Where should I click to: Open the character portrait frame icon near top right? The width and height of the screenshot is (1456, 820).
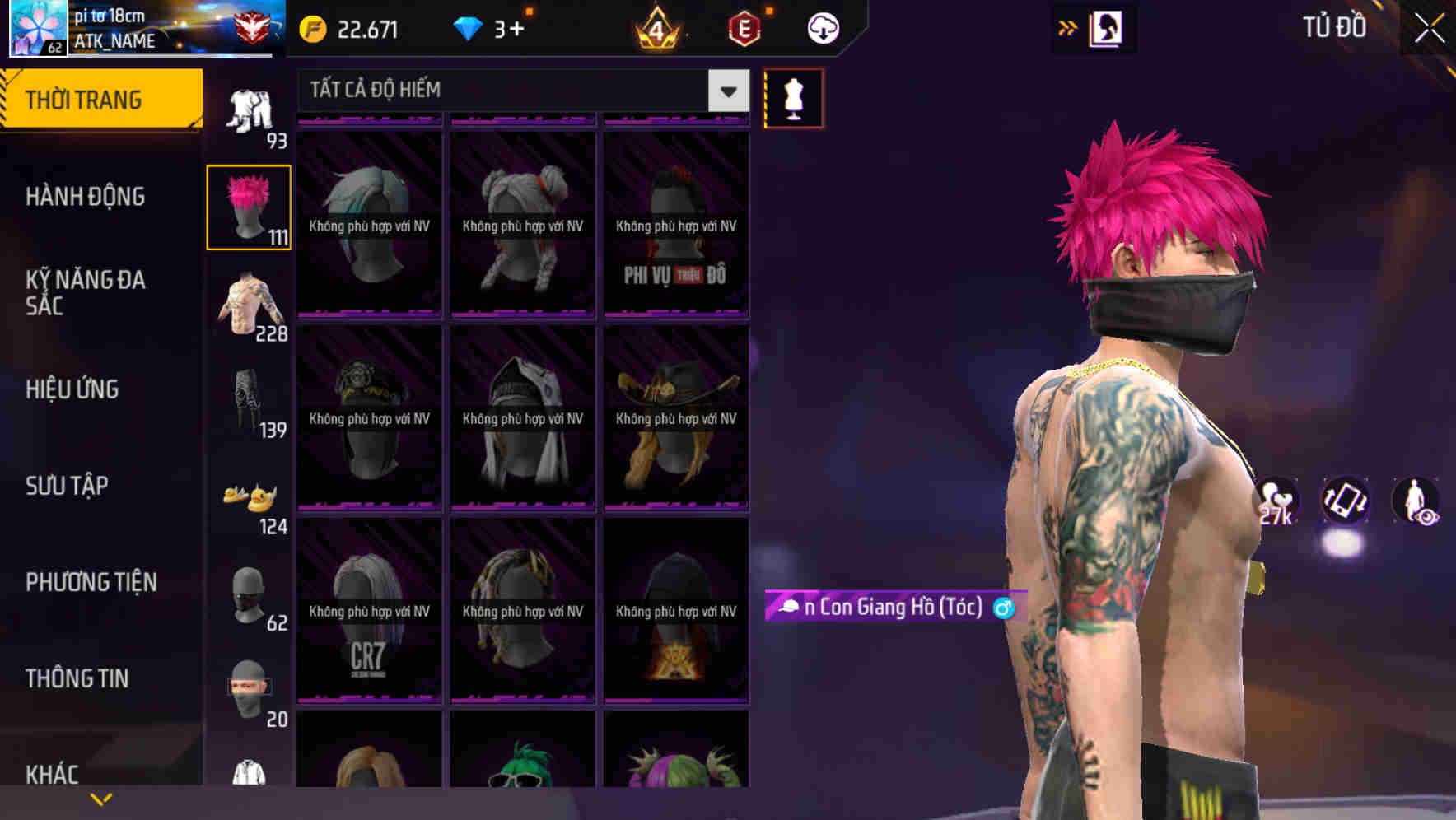[x=1107, y=27]
